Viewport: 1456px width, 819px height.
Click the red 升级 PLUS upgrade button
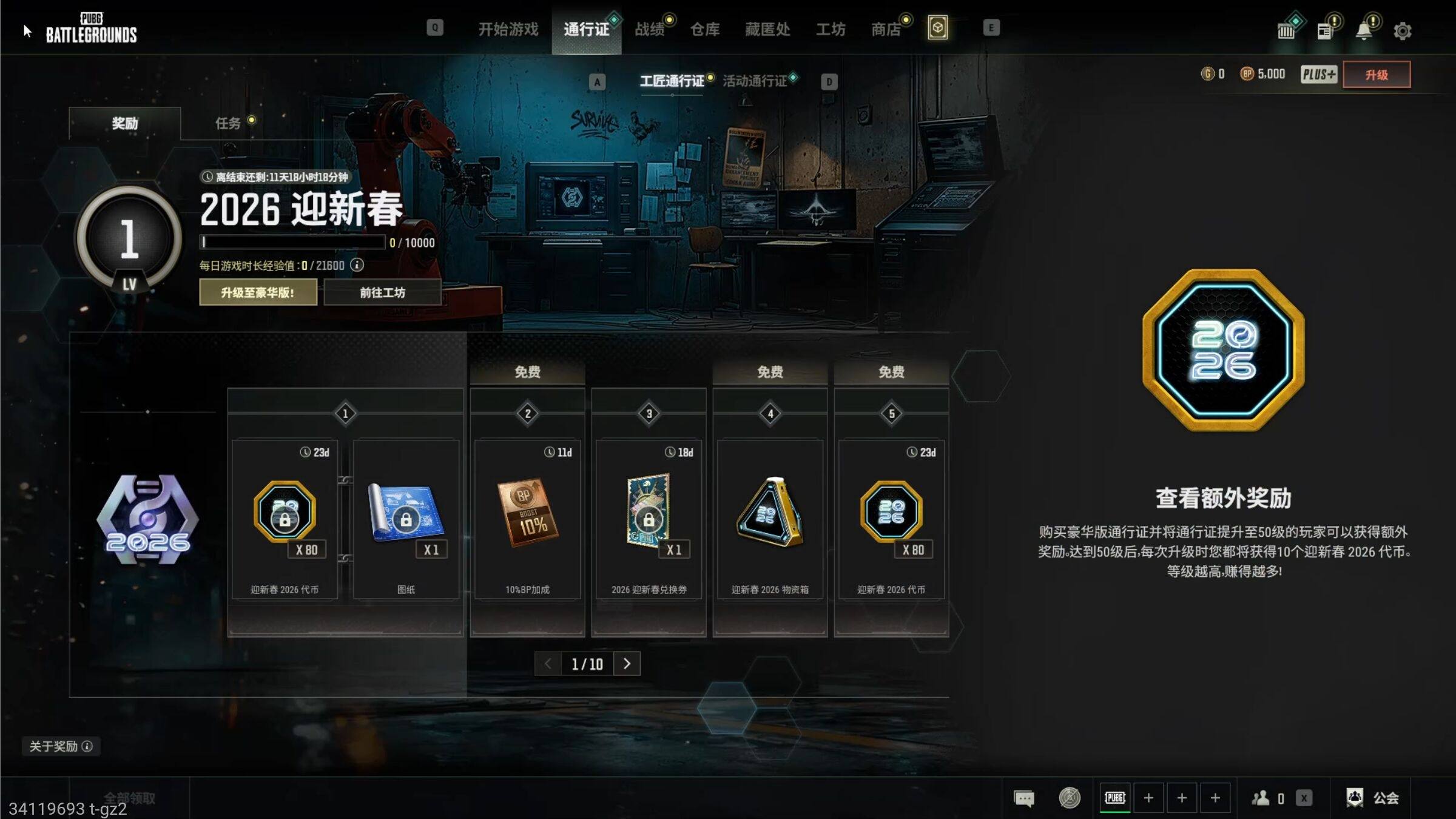click(1376, 75)
